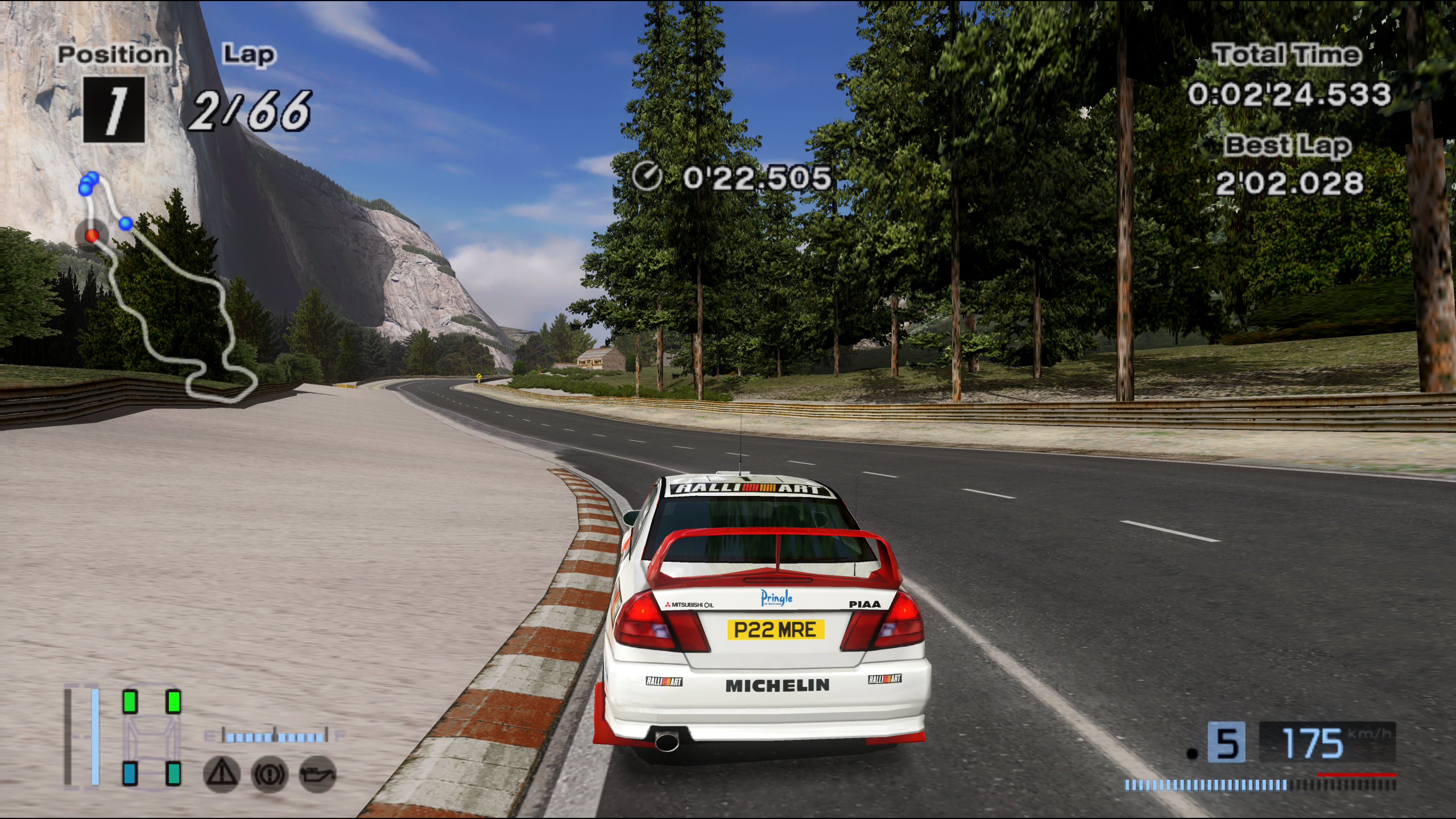Click the warning triangle indicator icon
This screenshot has width=1456, height=819.
(221, 773)
